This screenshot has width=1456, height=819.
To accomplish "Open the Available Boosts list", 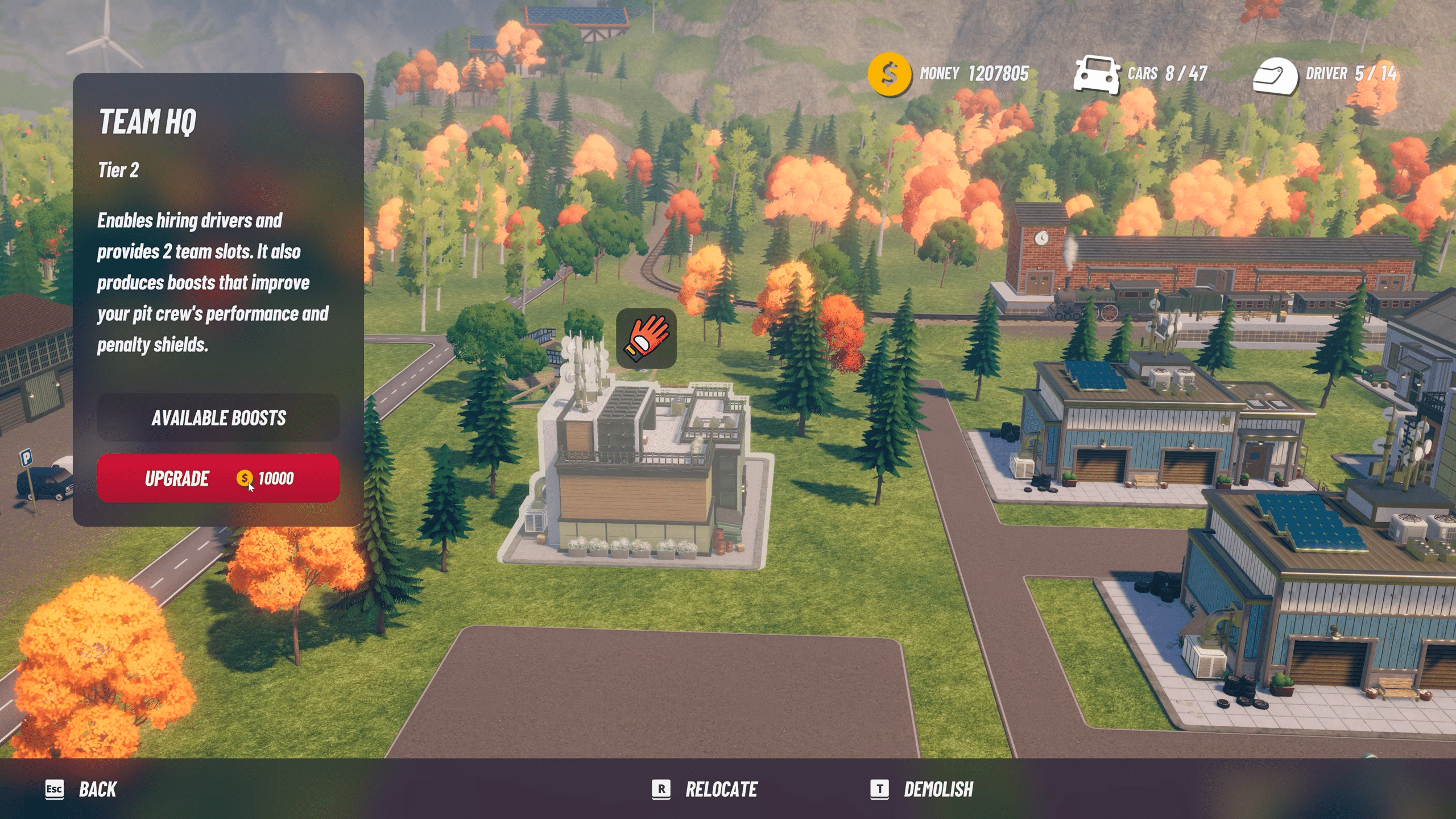I will 218,417.
